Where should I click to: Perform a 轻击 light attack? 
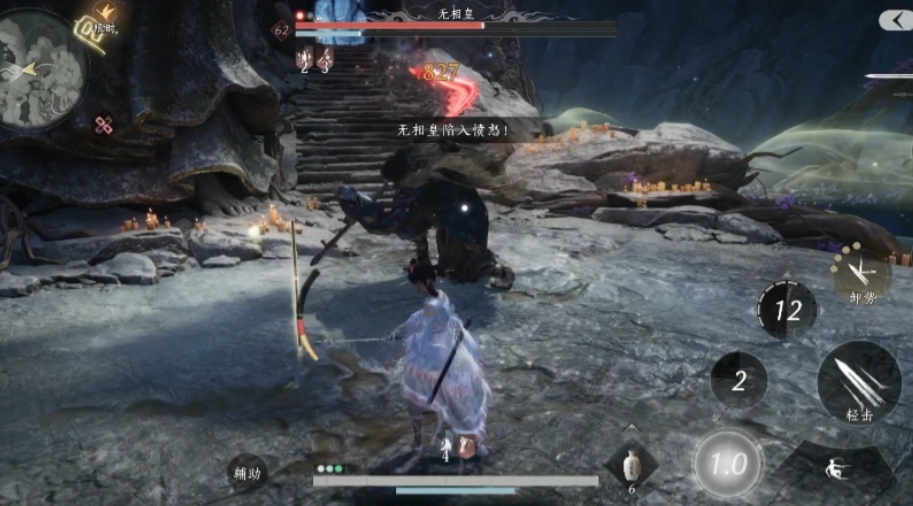point(859,382)
